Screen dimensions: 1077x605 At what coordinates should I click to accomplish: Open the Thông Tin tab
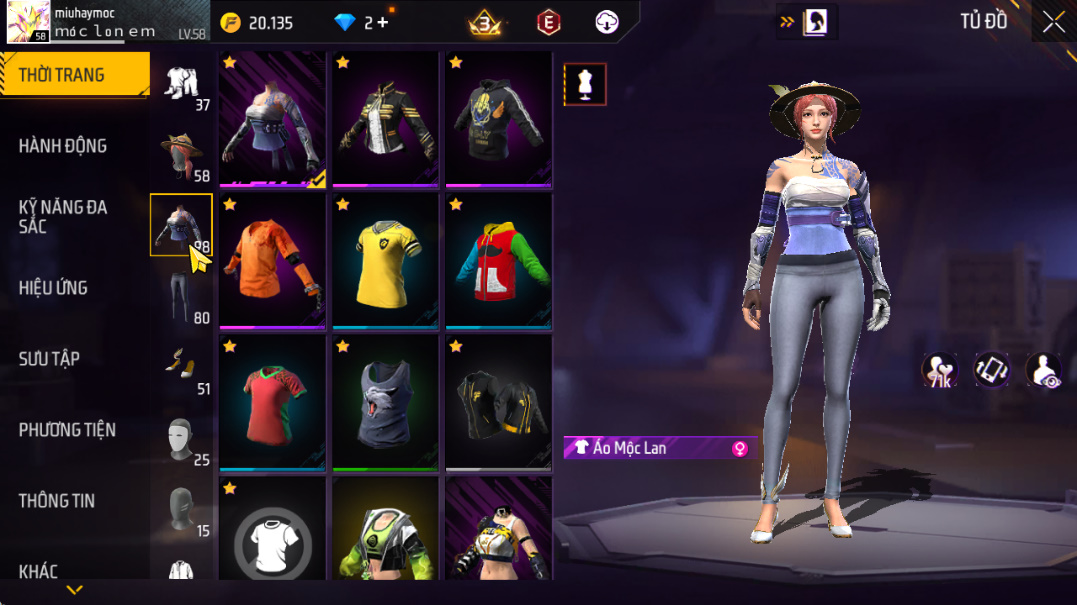[57, 501]
